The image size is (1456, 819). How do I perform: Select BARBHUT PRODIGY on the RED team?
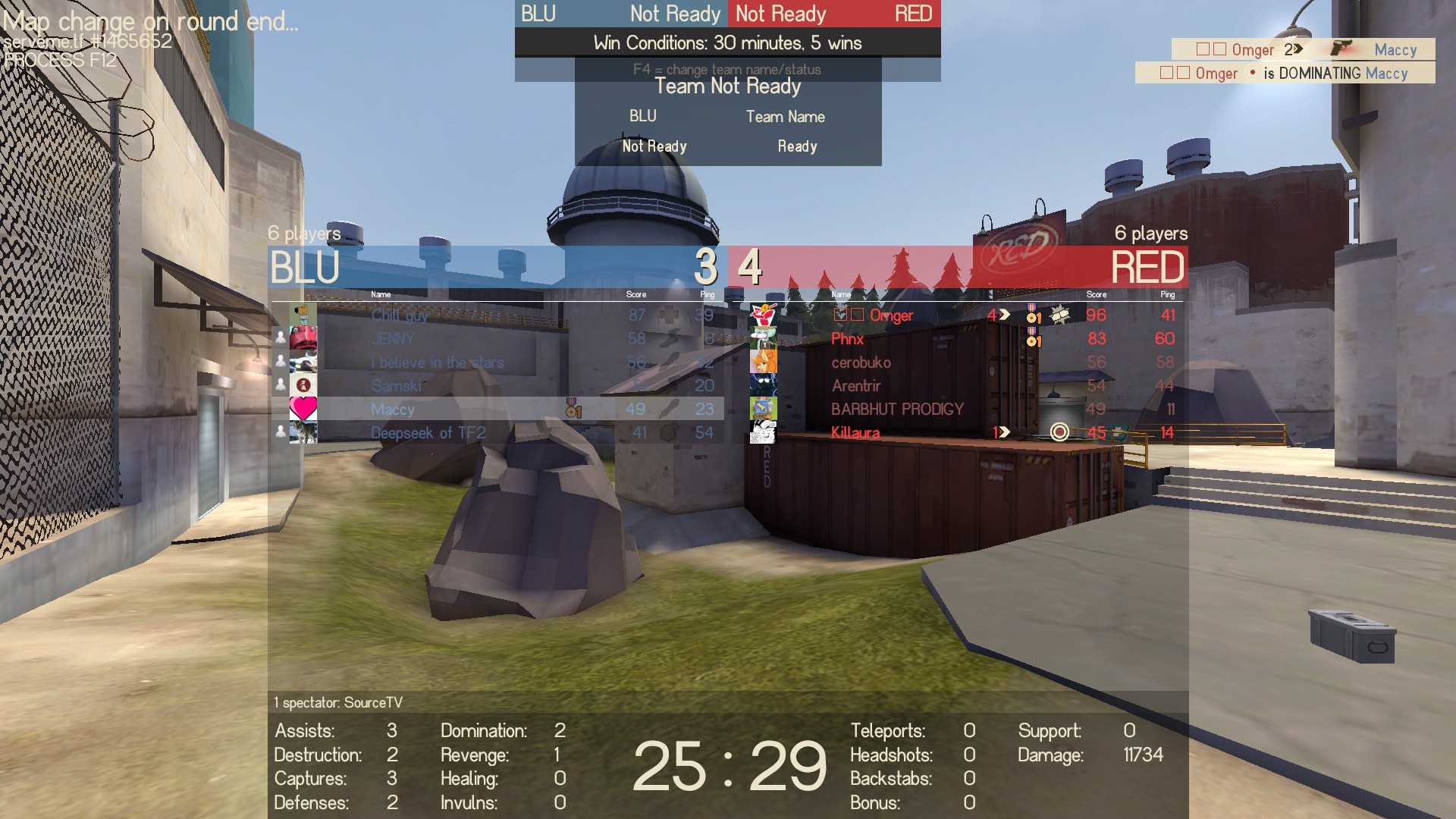tap(897, 409)
